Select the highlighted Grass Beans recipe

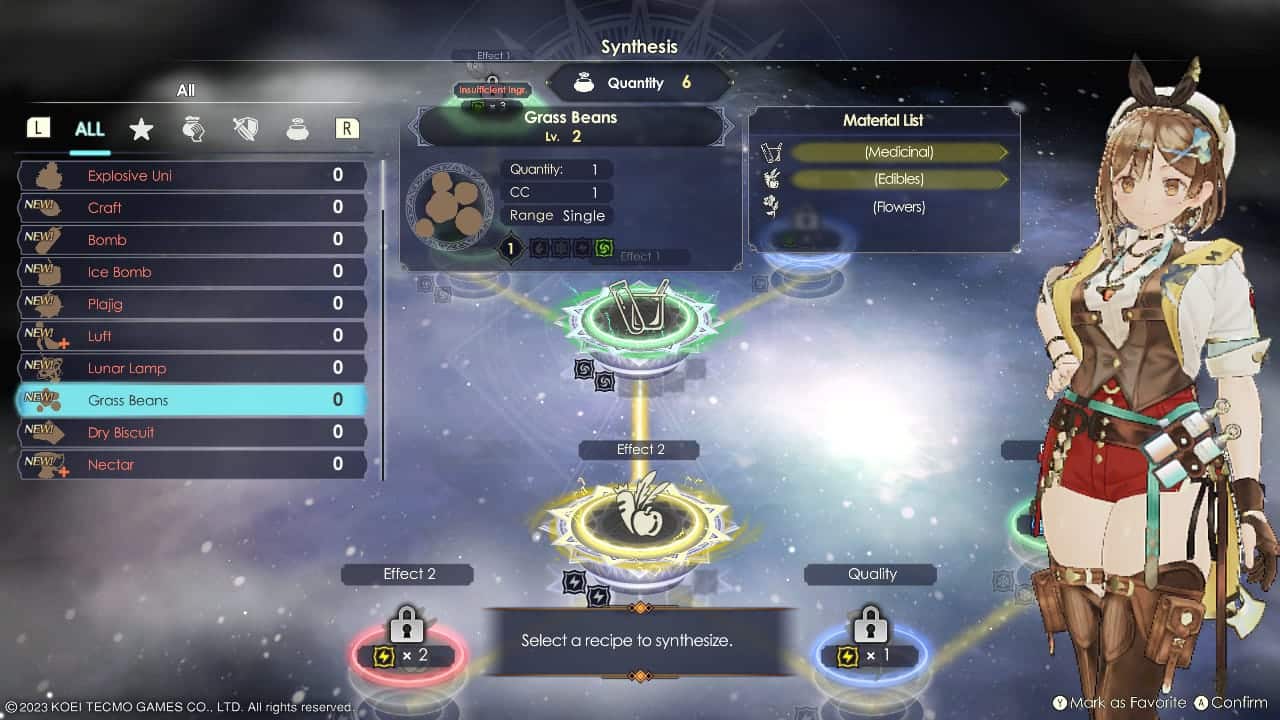point(192,400)
